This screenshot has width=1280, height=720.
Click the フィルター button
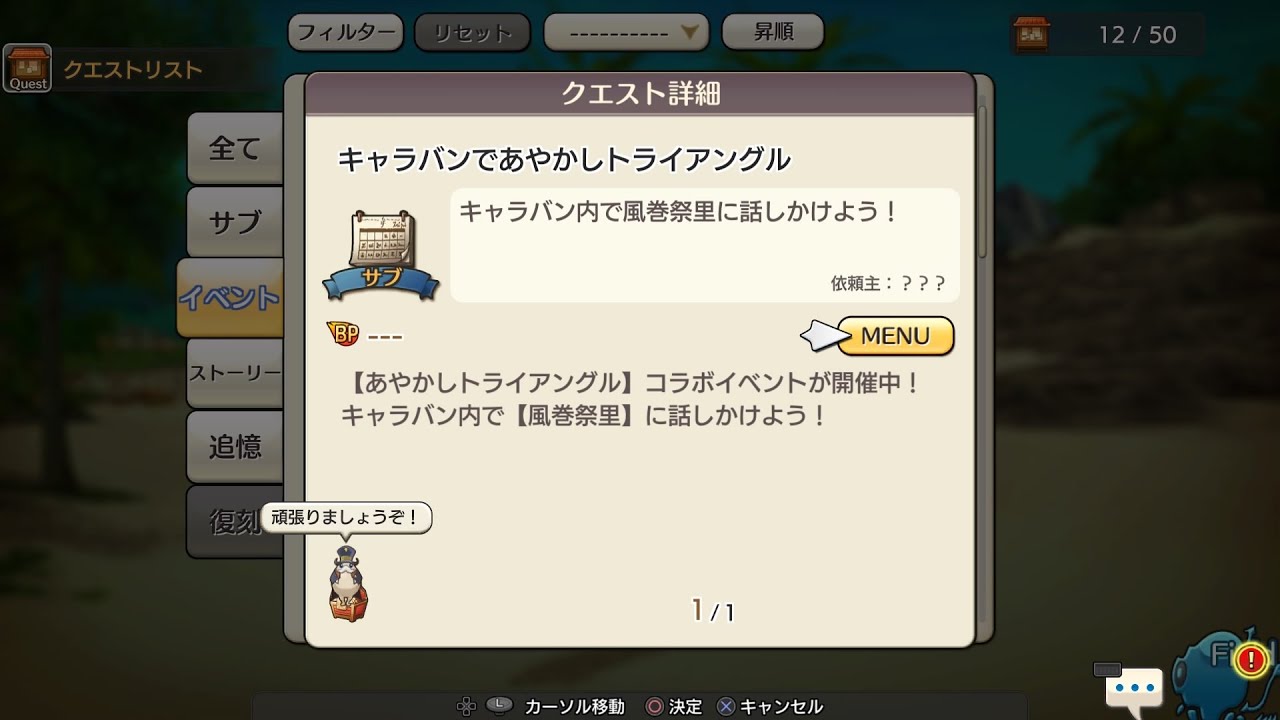[345, 31]
